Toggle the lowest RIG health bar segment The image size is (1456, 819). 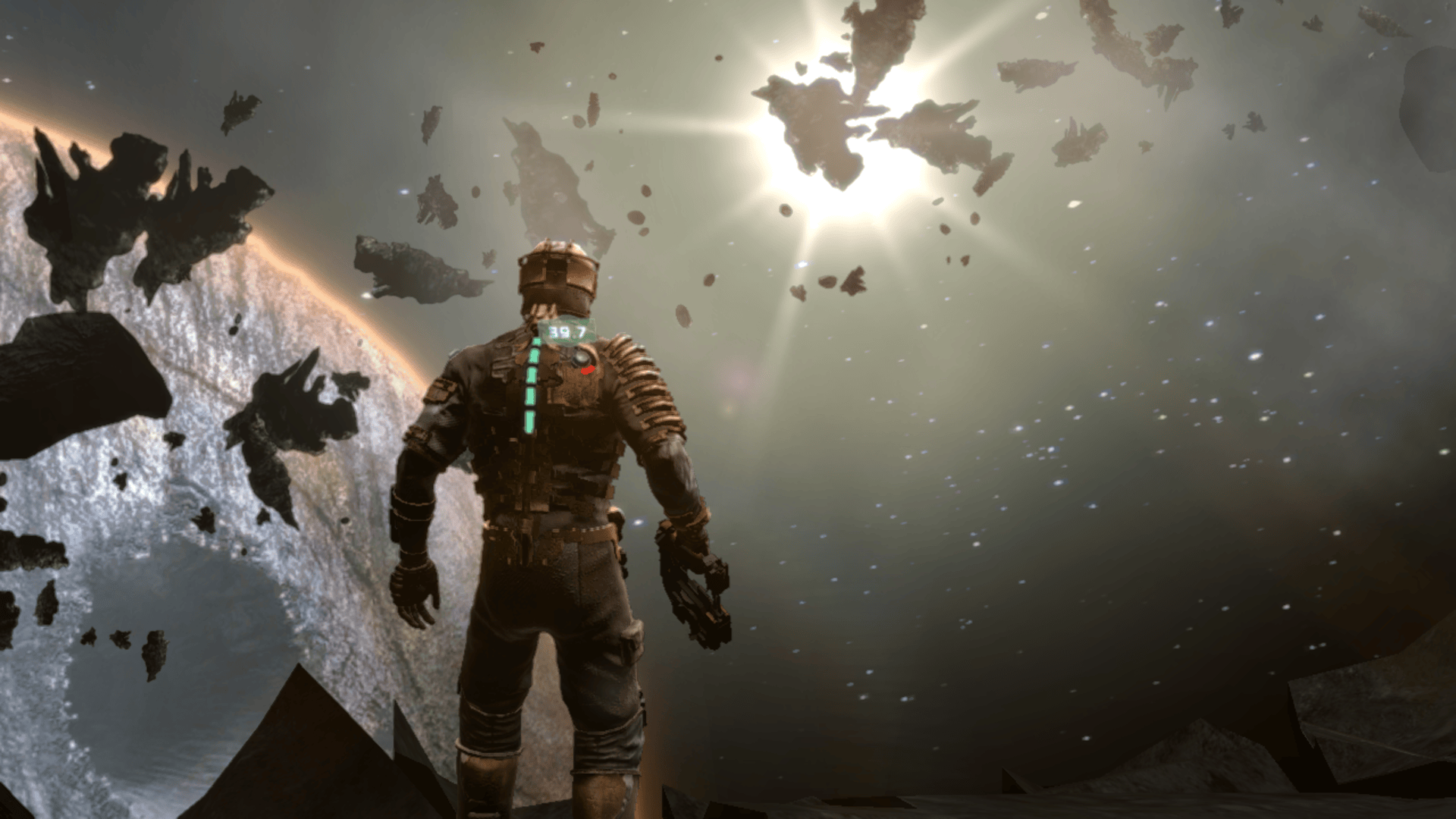point(529,422)
